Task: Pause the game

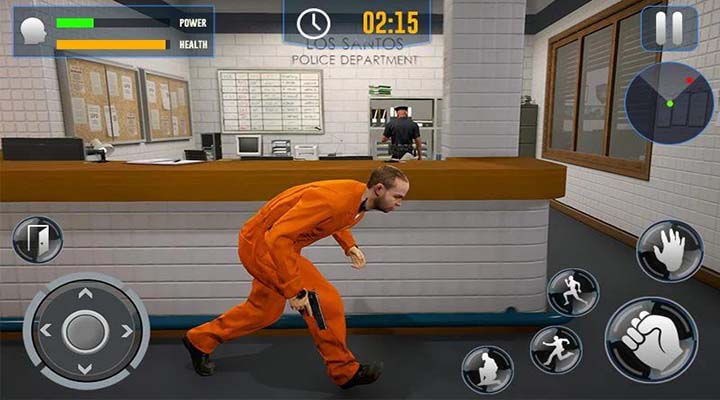Action: (x=669, y=28)
